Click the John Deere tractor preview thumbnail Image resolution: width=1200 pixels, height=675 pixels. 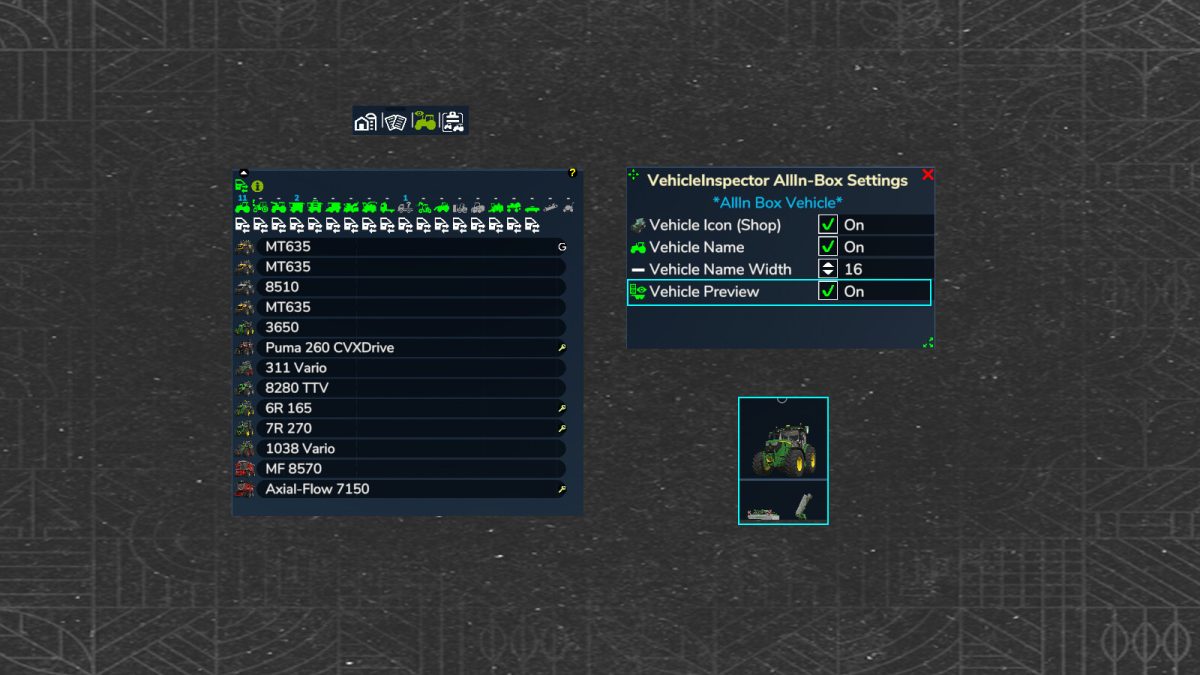783,440
